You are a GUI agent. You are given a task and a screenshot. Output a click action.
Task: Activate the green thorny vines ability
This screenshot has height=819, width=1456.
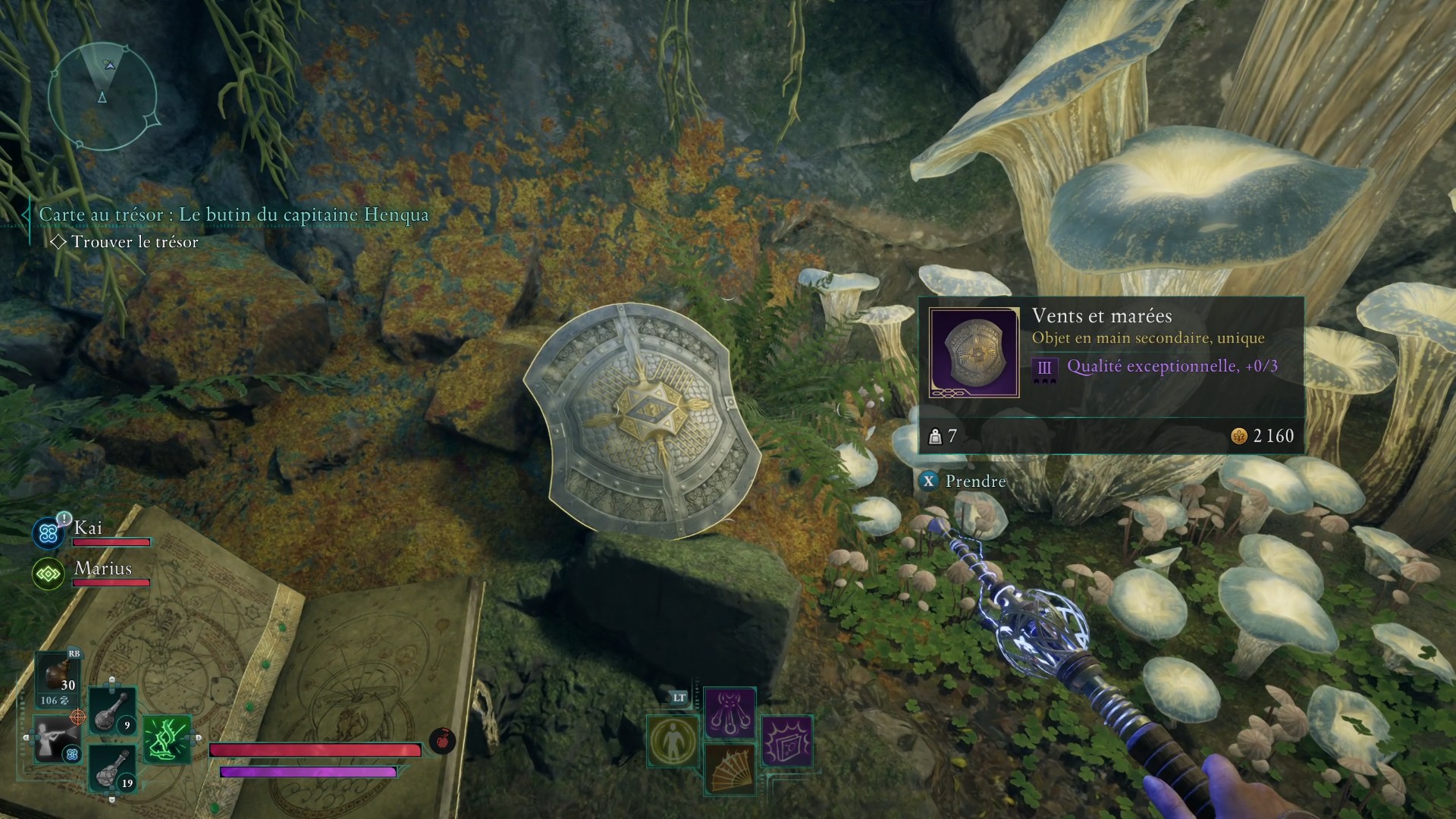click(x=167, y=739)
